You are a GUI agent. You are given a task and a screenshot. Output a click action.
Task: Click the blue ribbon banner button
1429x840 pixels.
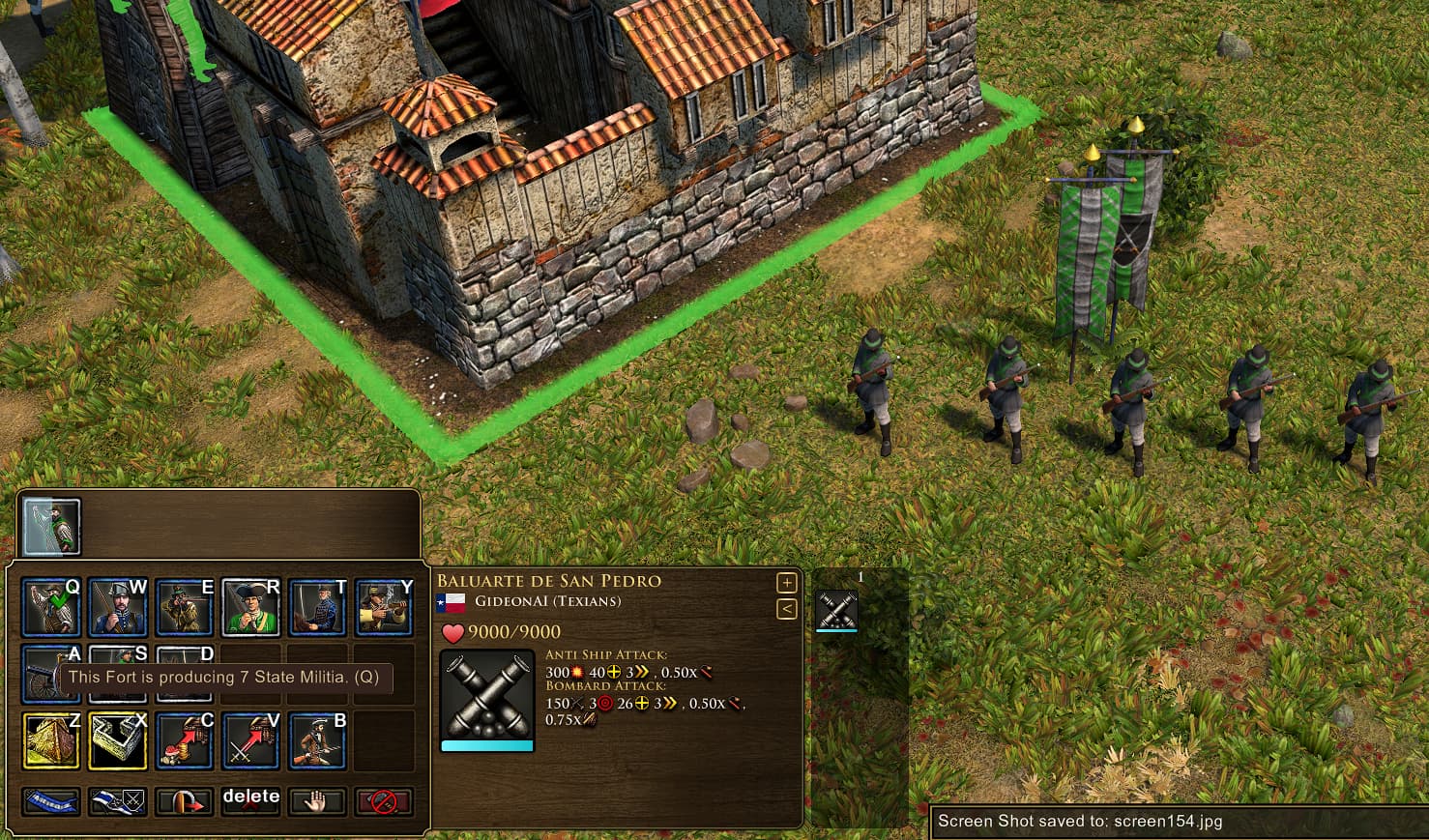(50, 801)
